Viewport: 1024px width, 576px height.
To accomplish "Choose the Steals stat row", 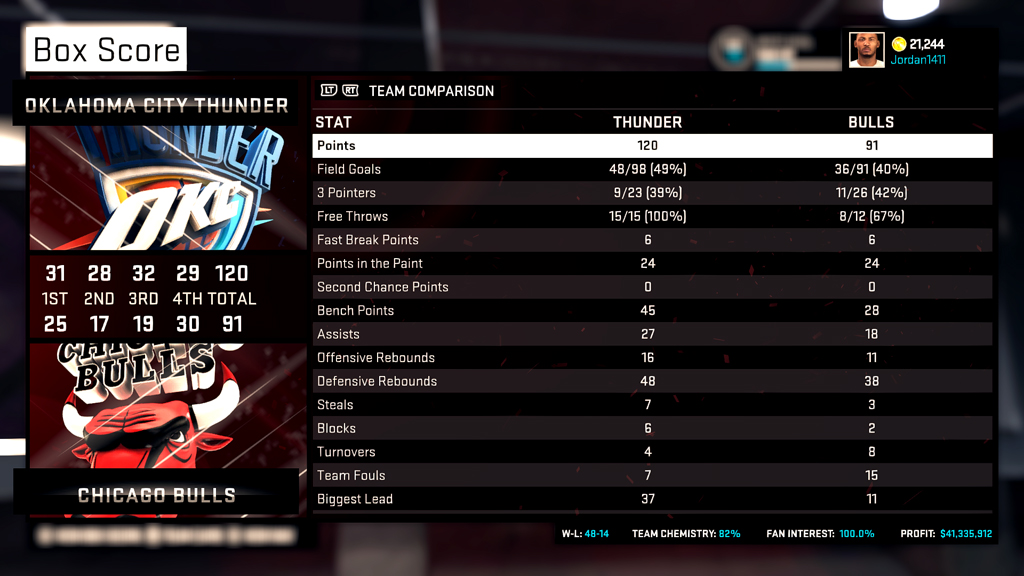I will (x=652, y=405).
